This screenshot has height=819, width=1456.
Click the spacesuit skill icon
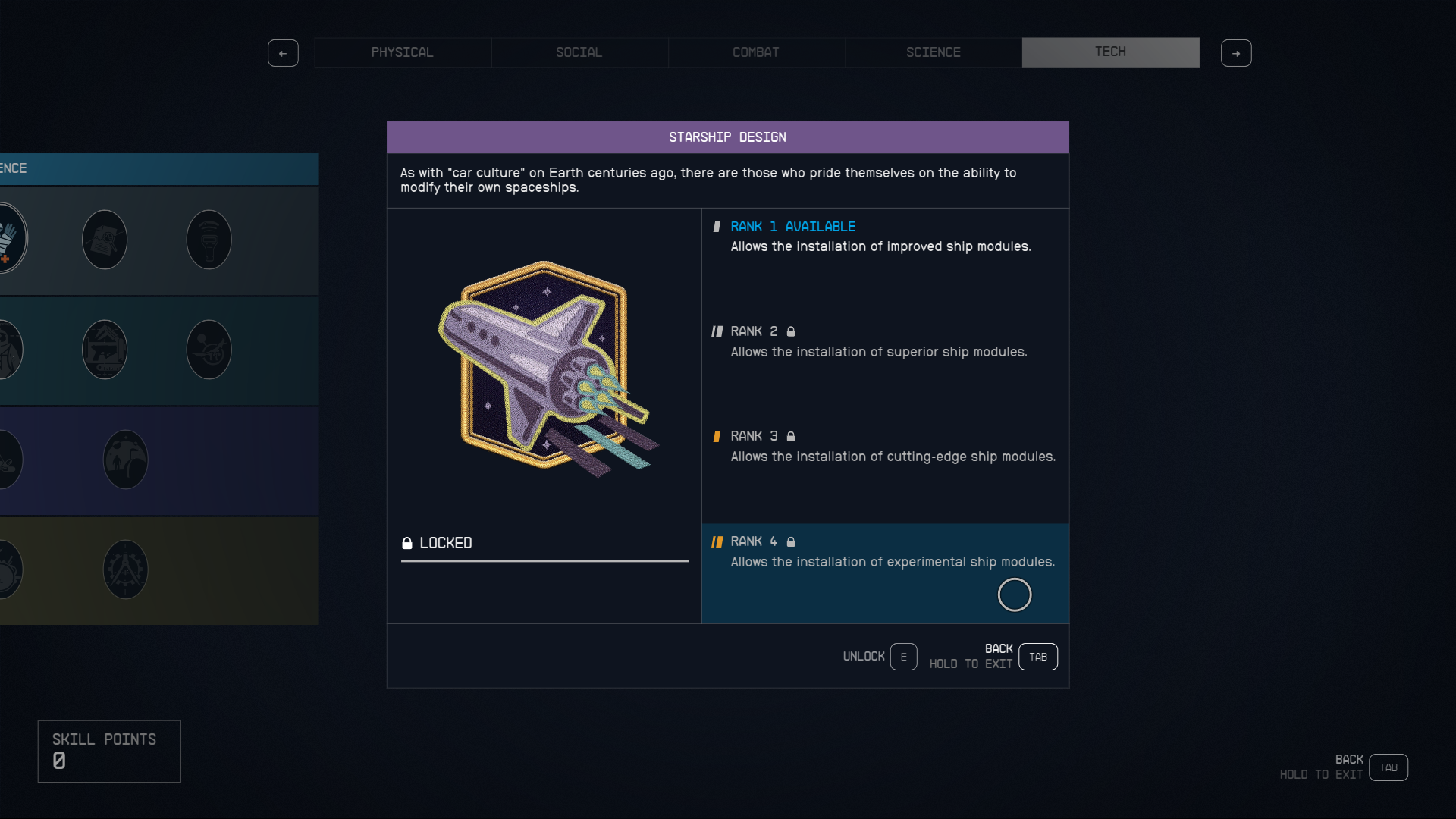pyautogui.click(x=8, y=349)
